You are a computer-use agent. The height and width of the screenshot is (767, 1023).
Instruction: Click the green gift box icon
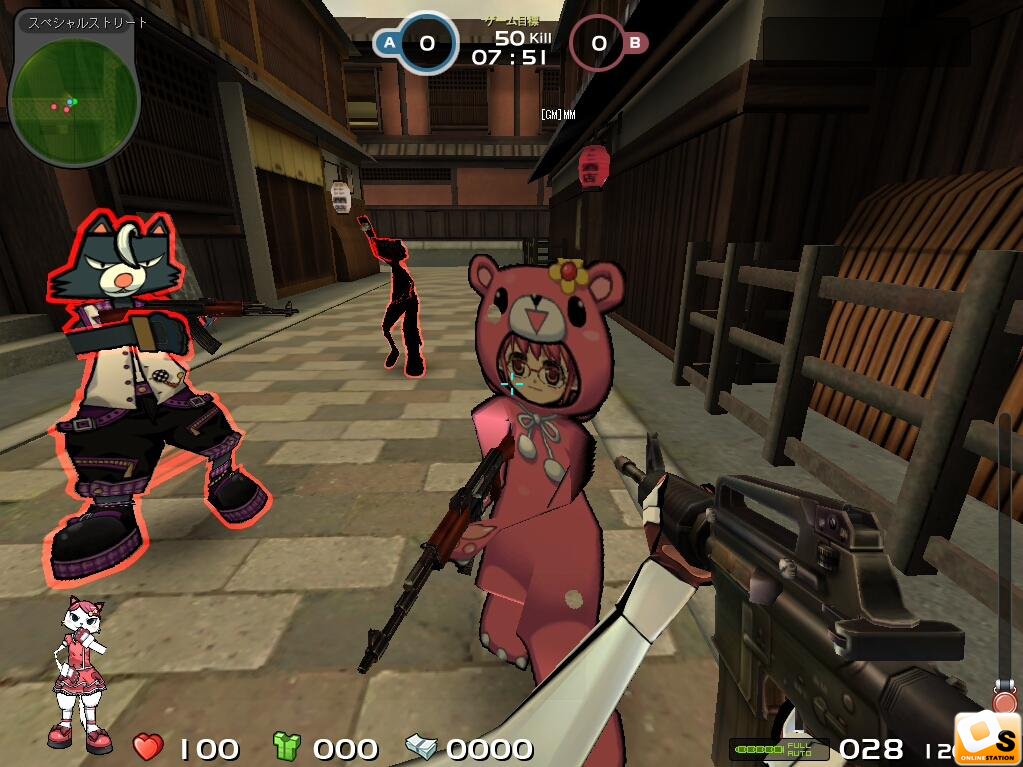tap(287, 746)
